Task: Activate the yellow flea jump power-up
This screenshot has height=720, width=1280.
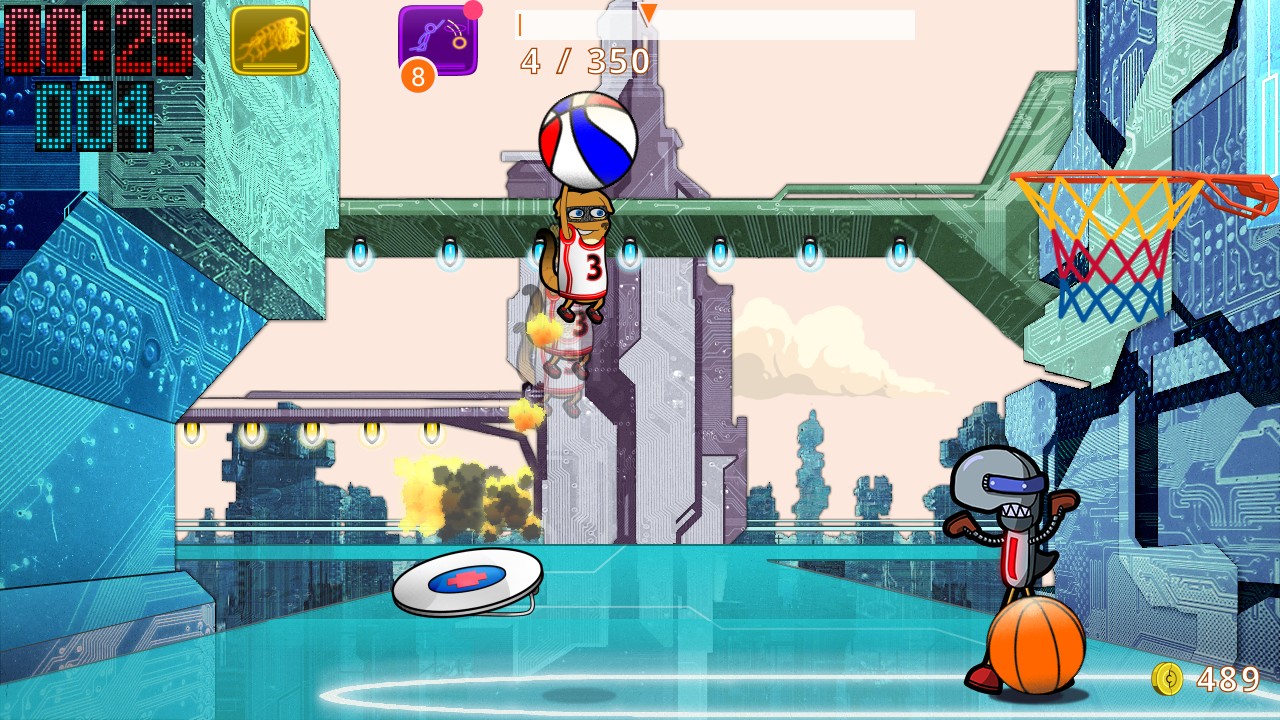Action: (x=270, y=41)
